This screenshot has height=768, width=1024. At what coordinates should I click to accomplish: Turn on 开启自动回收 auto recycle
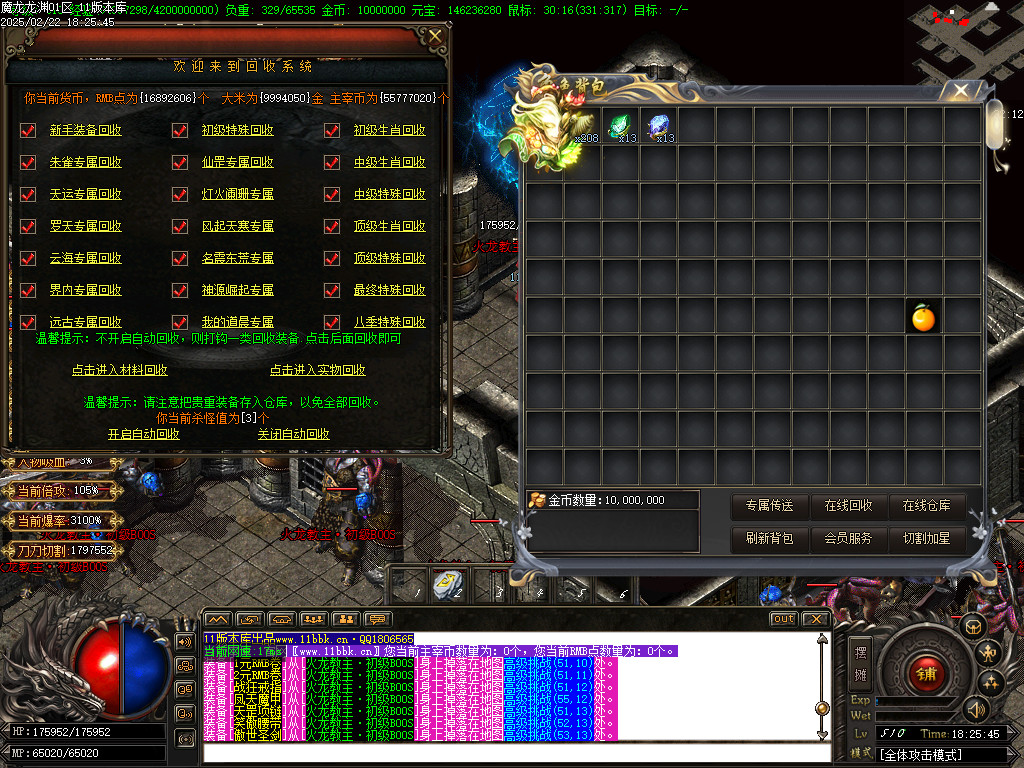point(144,434)
